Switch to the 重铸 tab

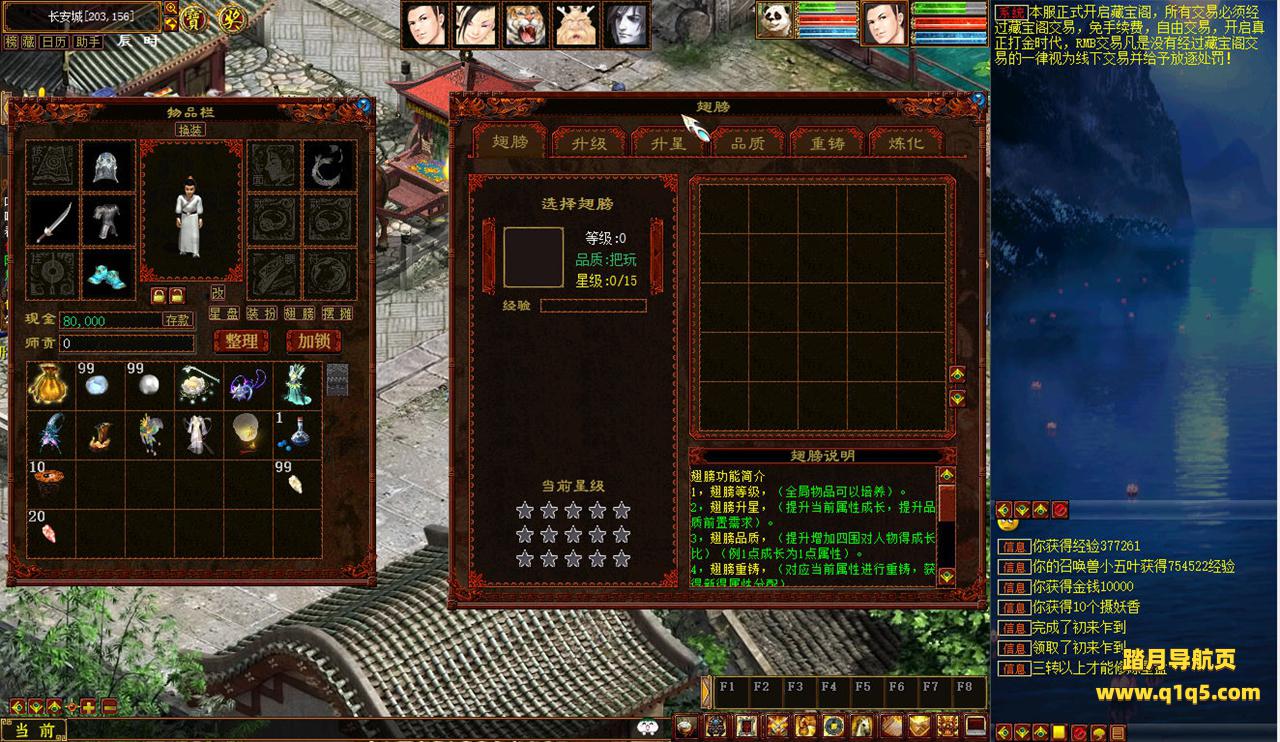pos(827,143)
